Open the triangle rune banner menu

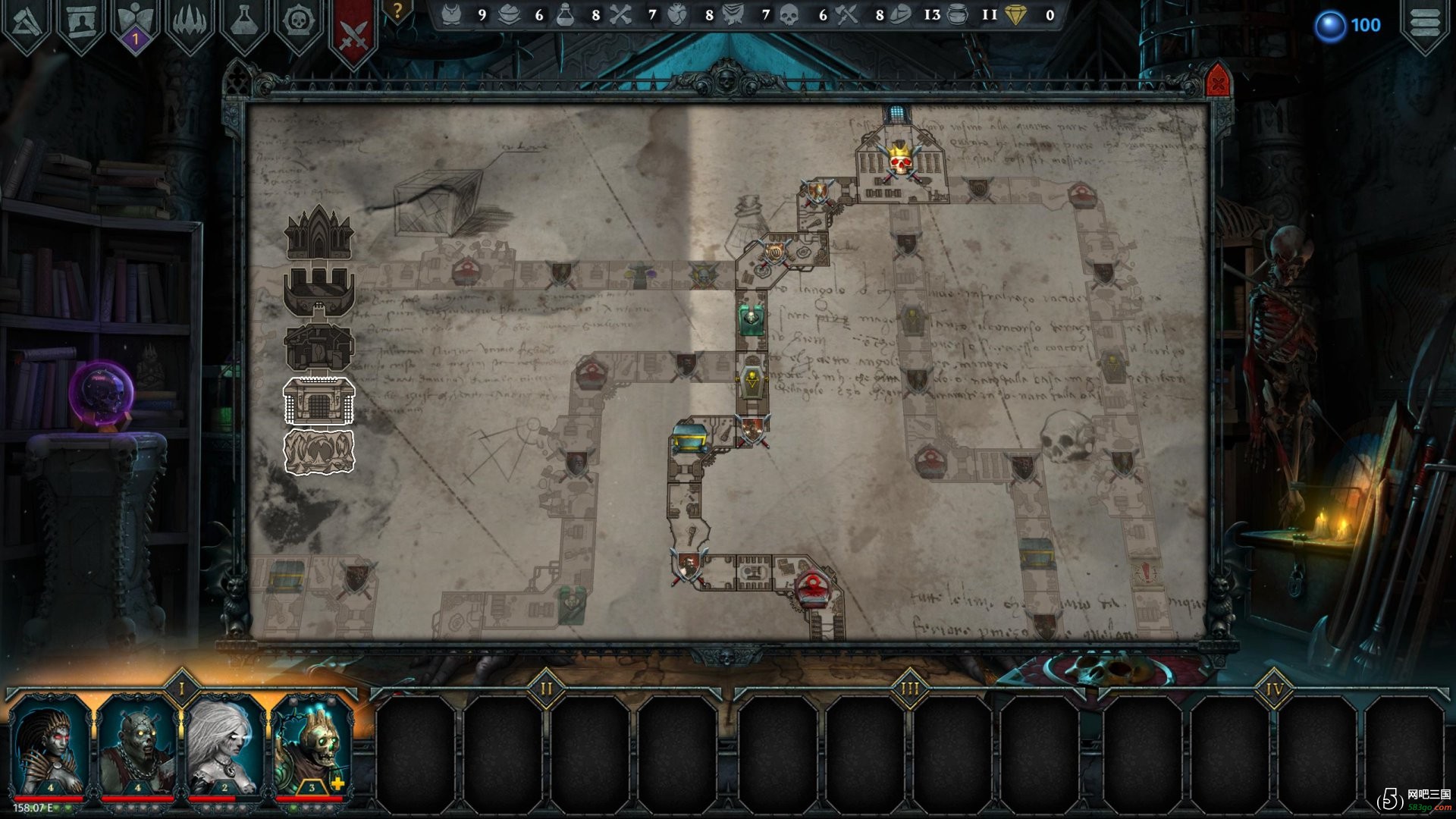point(27,23)
